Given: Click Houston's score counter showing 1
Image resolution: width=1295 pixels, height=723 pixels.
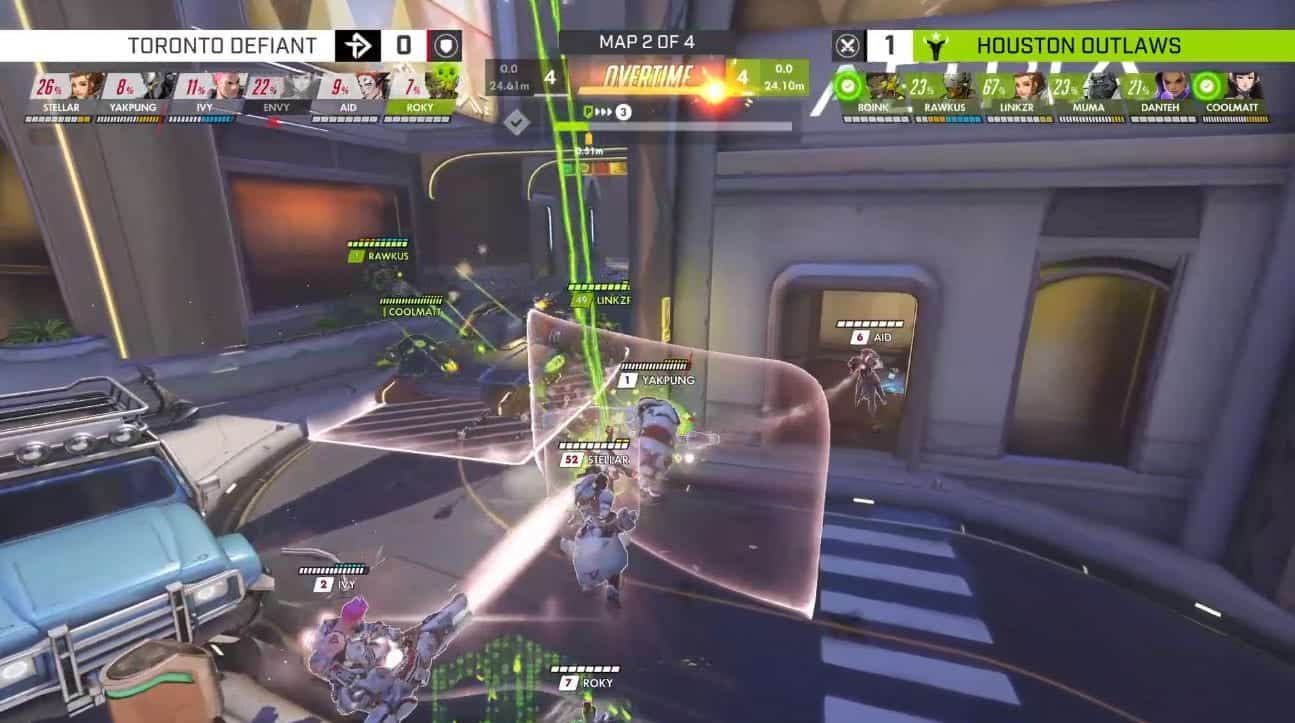Looking at the screenshot, I should pyautogui.click(x=888, y=45).
